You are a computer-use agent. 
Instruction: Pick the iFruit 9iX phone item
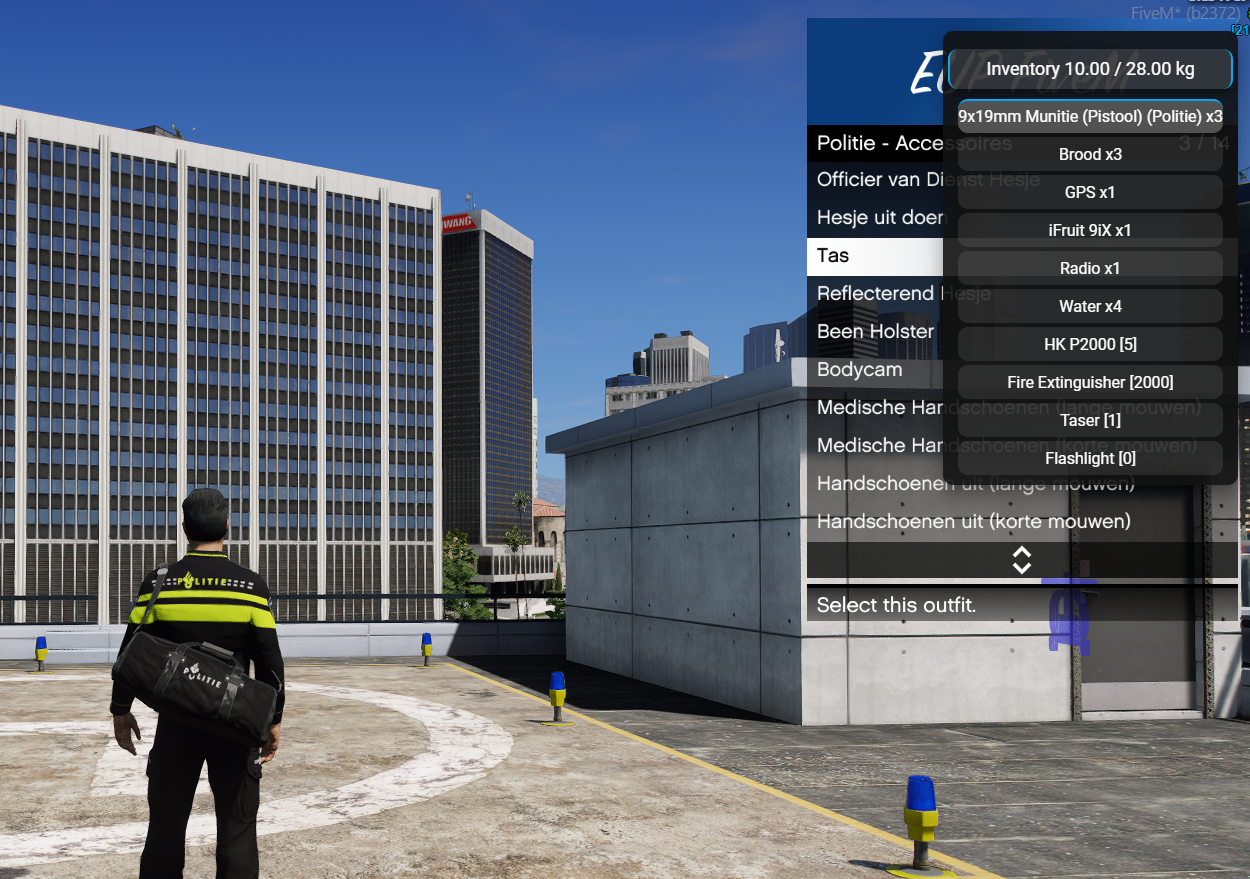[x=1090, y=230]
